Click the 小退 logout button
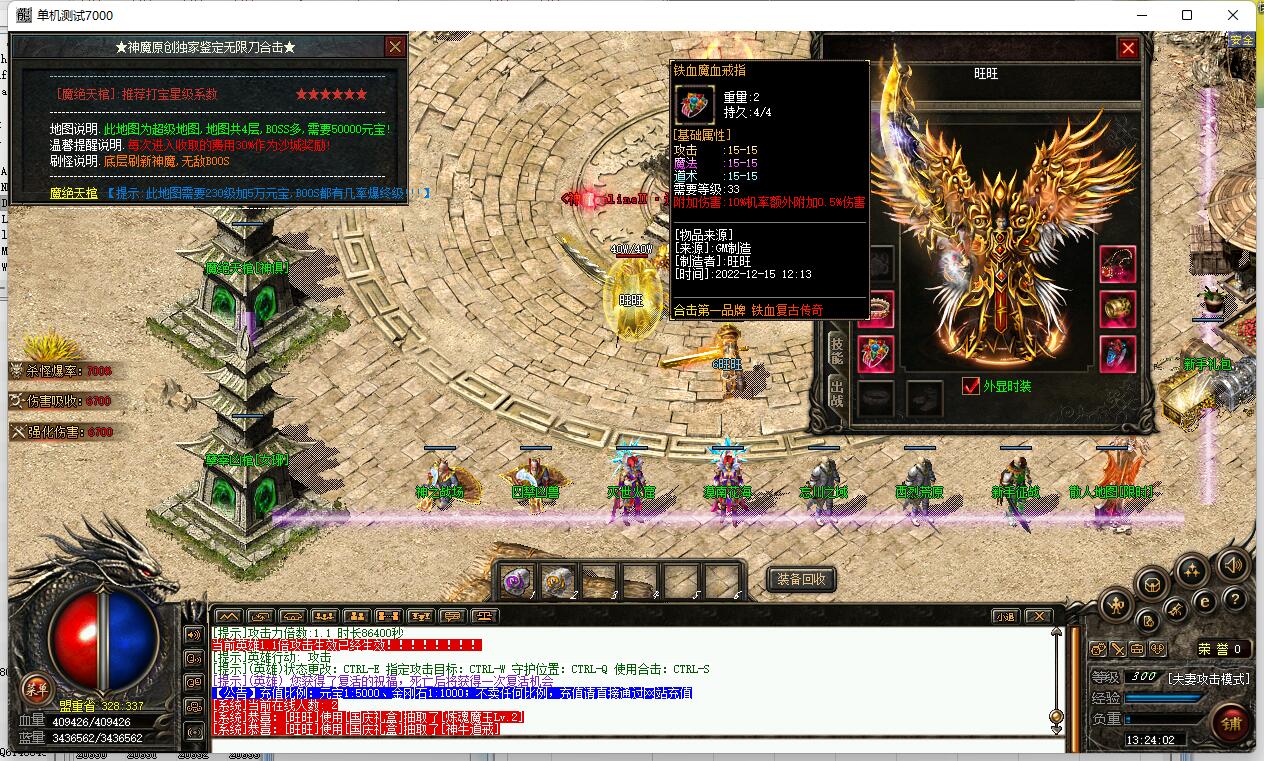Viewport: 1264px width, 761px height. [x=1005, y=616]
